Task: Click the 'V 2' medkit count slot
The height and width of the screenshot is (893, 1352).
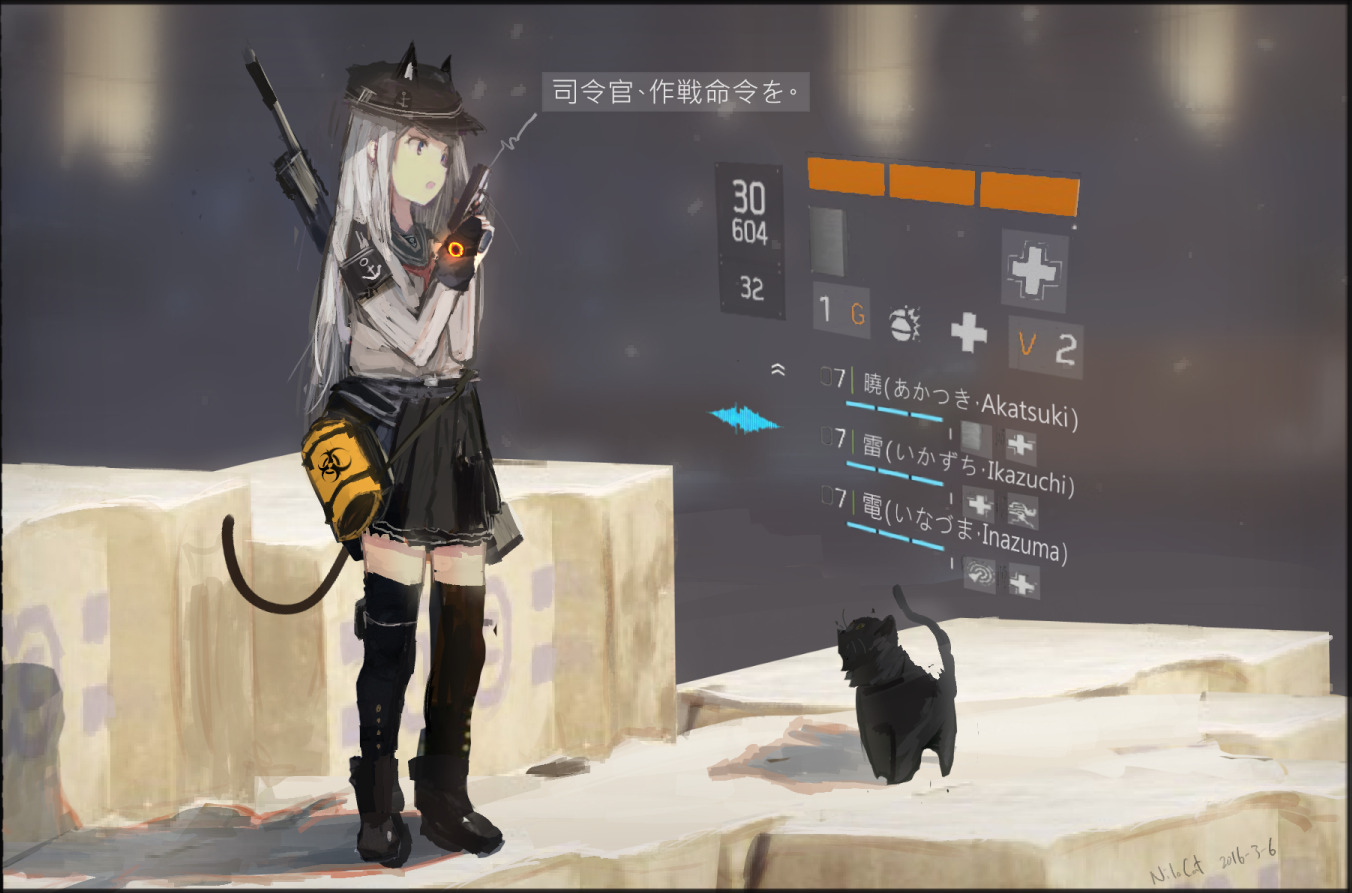Action: pos(1045,347)
